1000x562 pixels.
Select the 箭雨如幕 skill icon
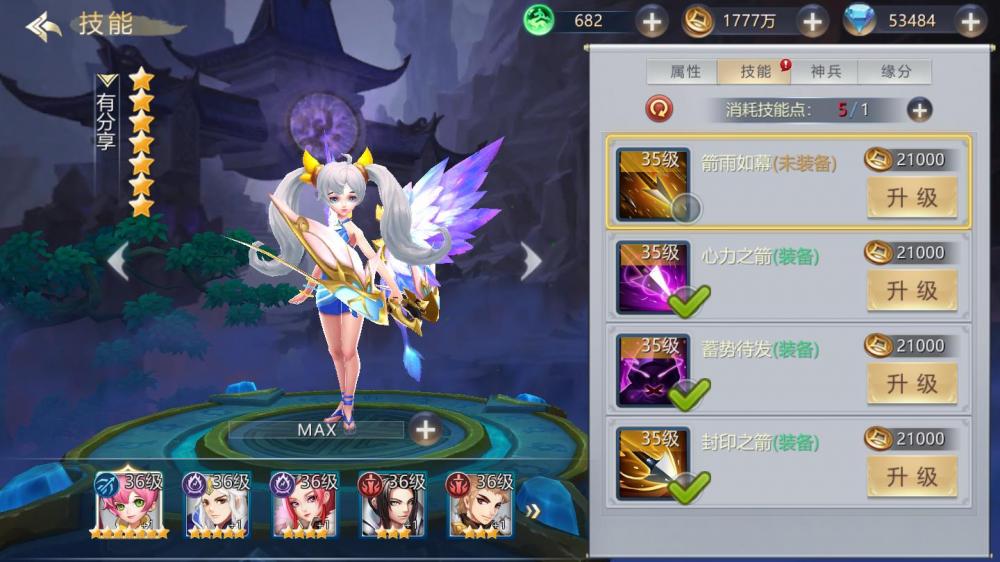(652, 184)
